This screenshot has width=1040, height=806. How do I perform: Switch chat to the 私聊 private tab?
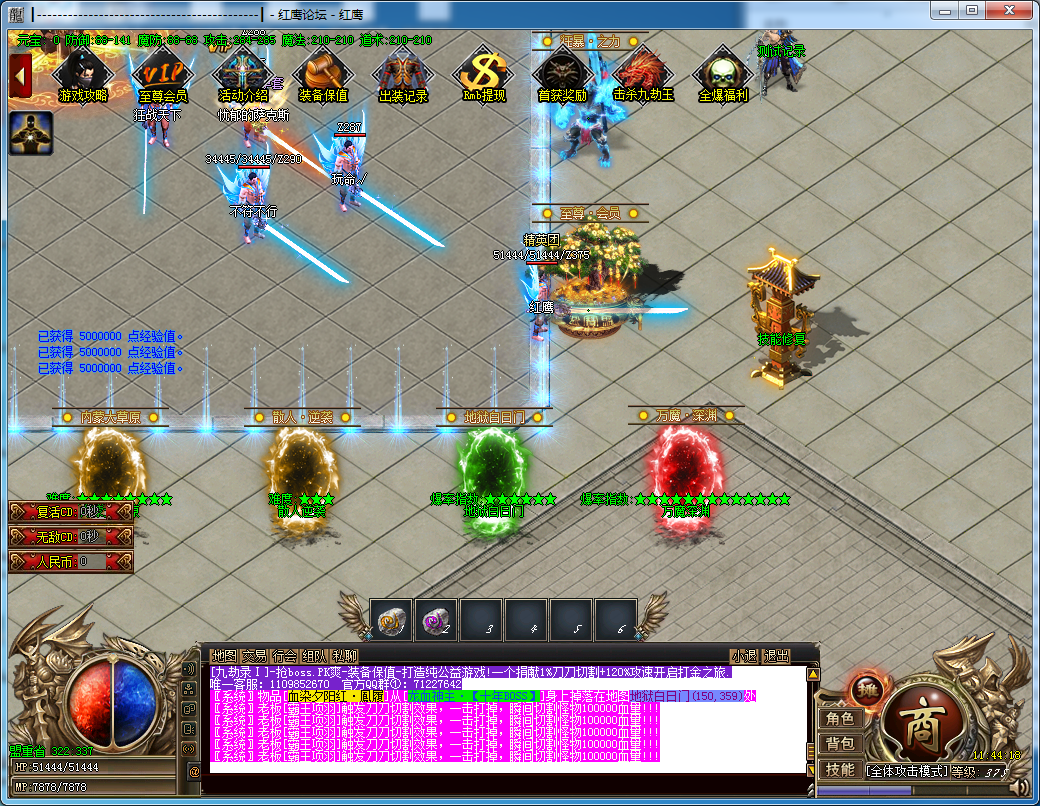click(x=344, y=656)
